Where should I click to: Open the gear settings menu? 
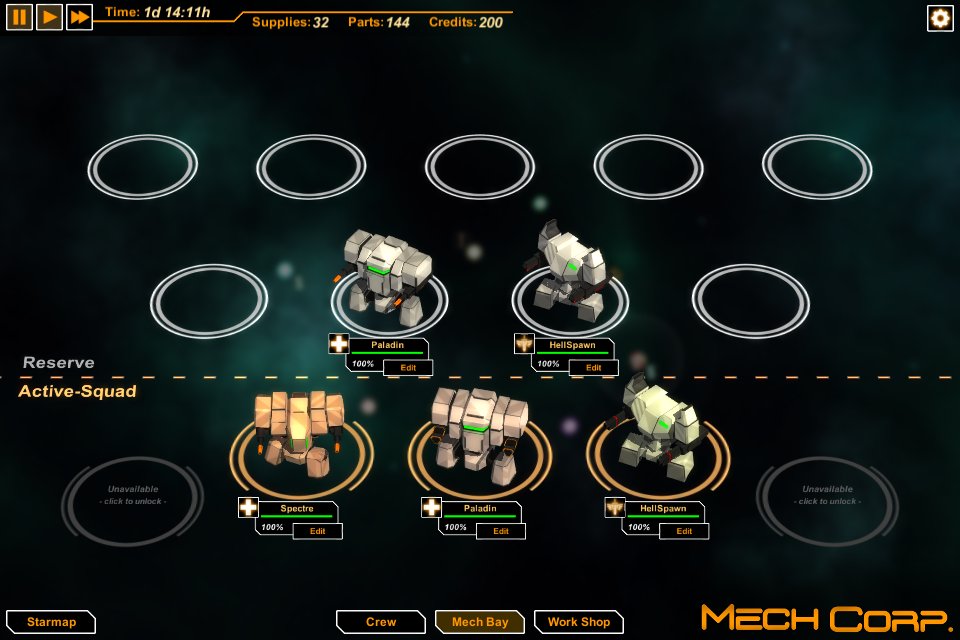click(x=940, y=18)
